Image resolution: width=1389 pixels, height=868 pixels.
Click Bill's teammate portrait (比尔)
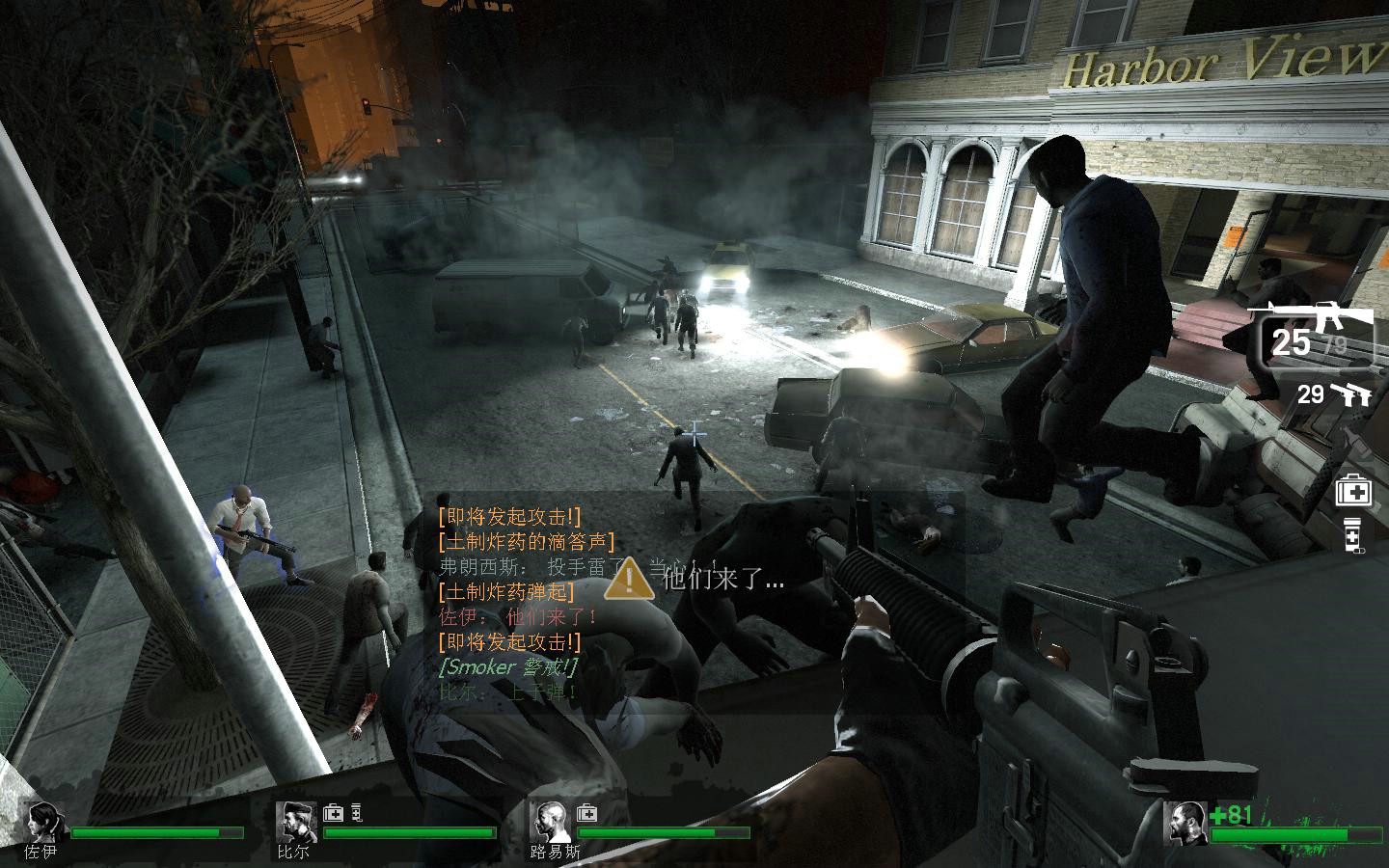point(294,822)
